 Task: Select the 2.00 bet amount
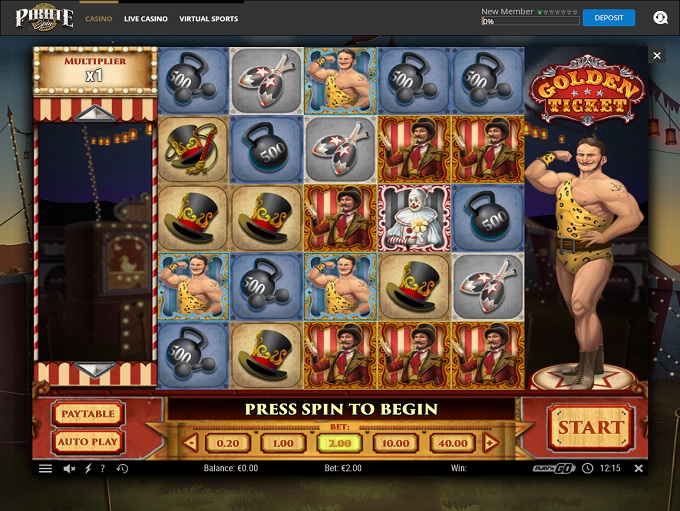pyautogui.click(x=340, y=443)
